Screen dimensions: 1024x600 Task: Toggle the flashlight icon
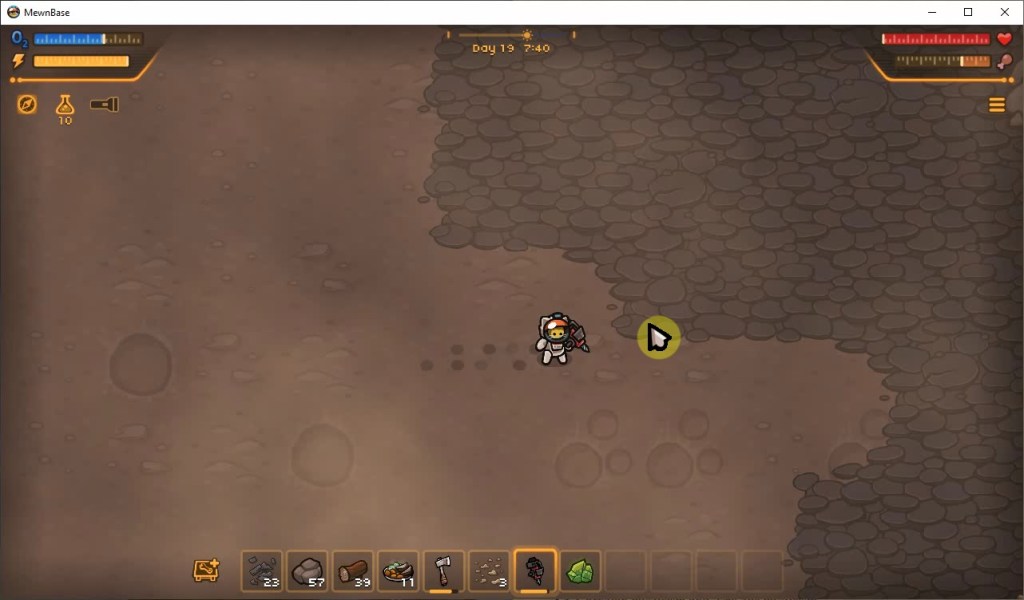pos(104,104)
